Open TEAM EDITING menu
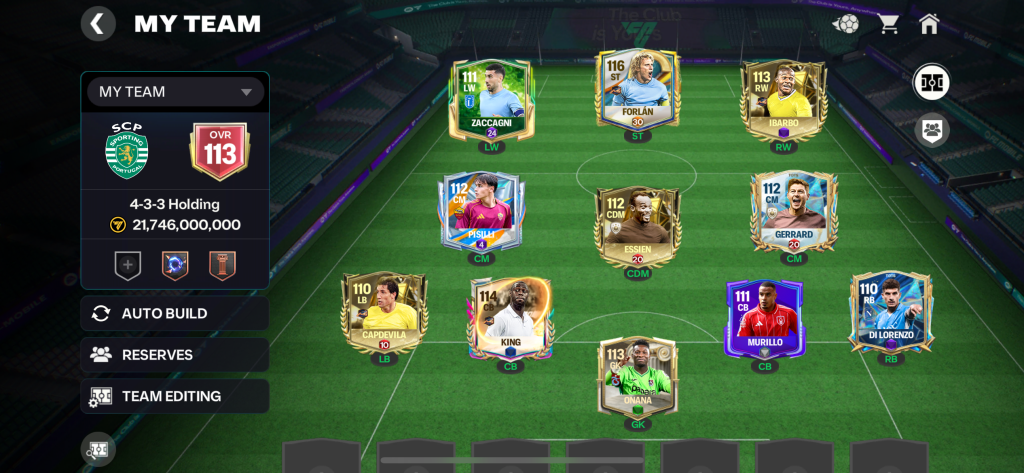 coord(175,396)
